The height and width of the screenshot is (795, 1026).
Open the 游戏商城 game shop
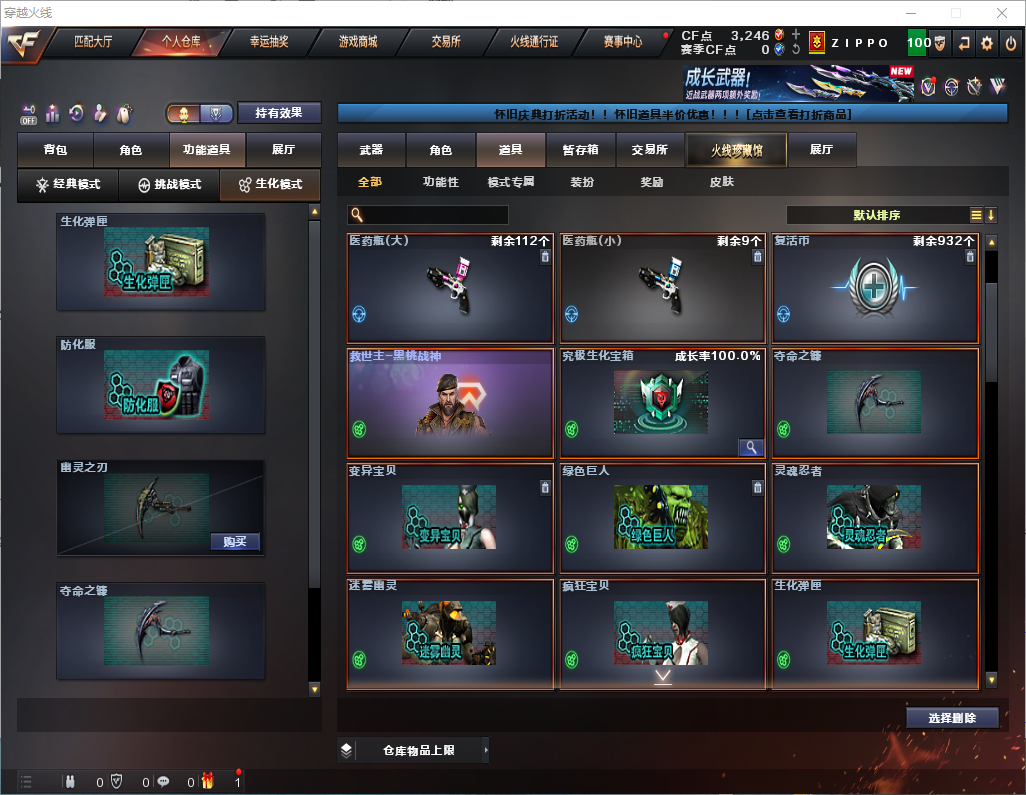pos(357,42)
